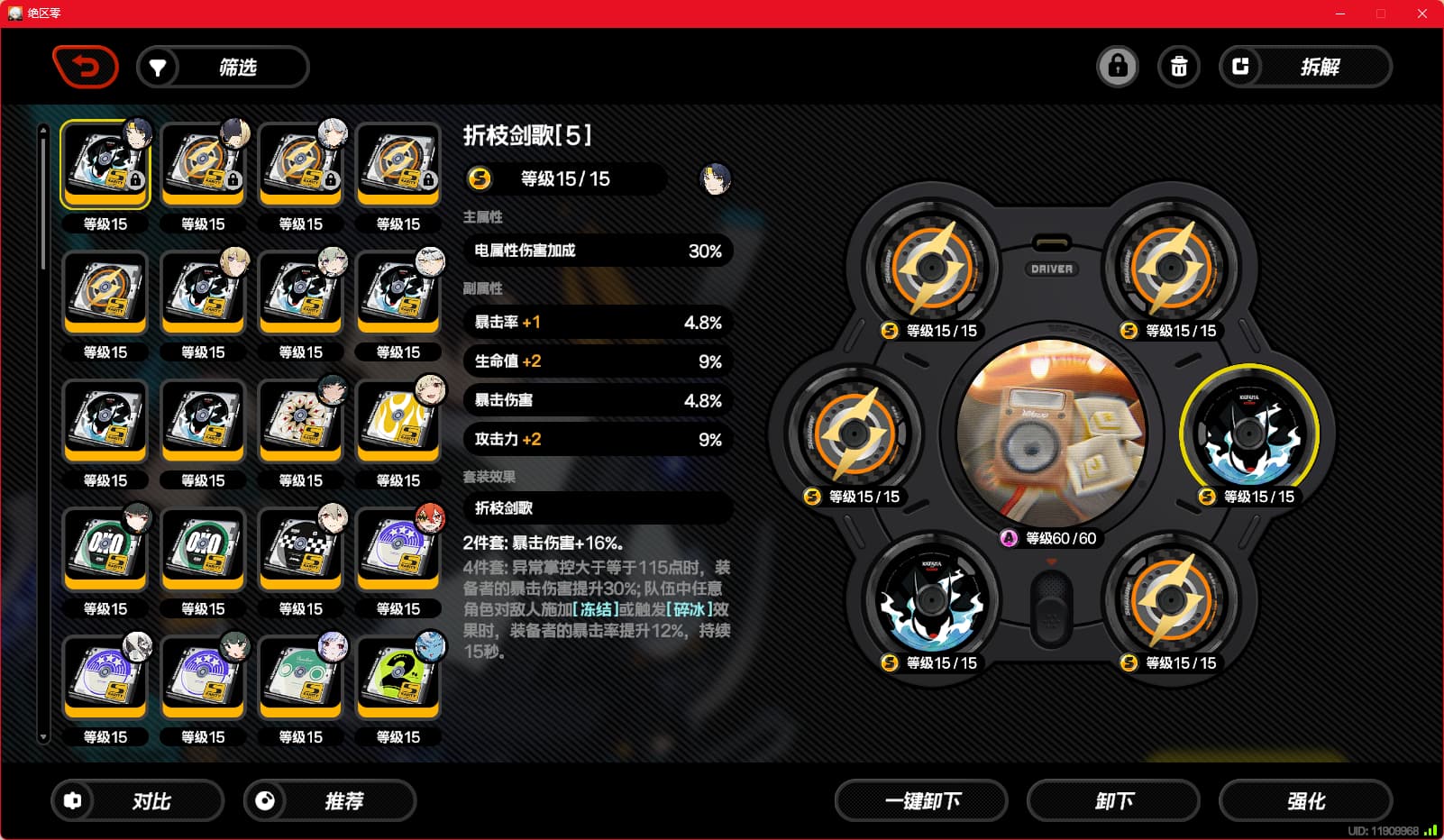This screenshot has width=1444, height=840.
Task: Open the 筛选 filter menu
Action: pos(223,68)
